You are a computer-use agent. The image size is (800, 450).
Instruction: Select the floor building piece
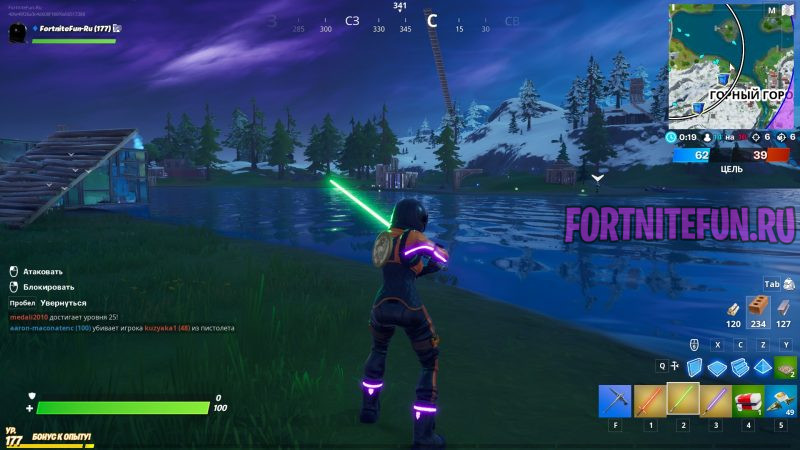pyautogui.click(x=717, y=367)
